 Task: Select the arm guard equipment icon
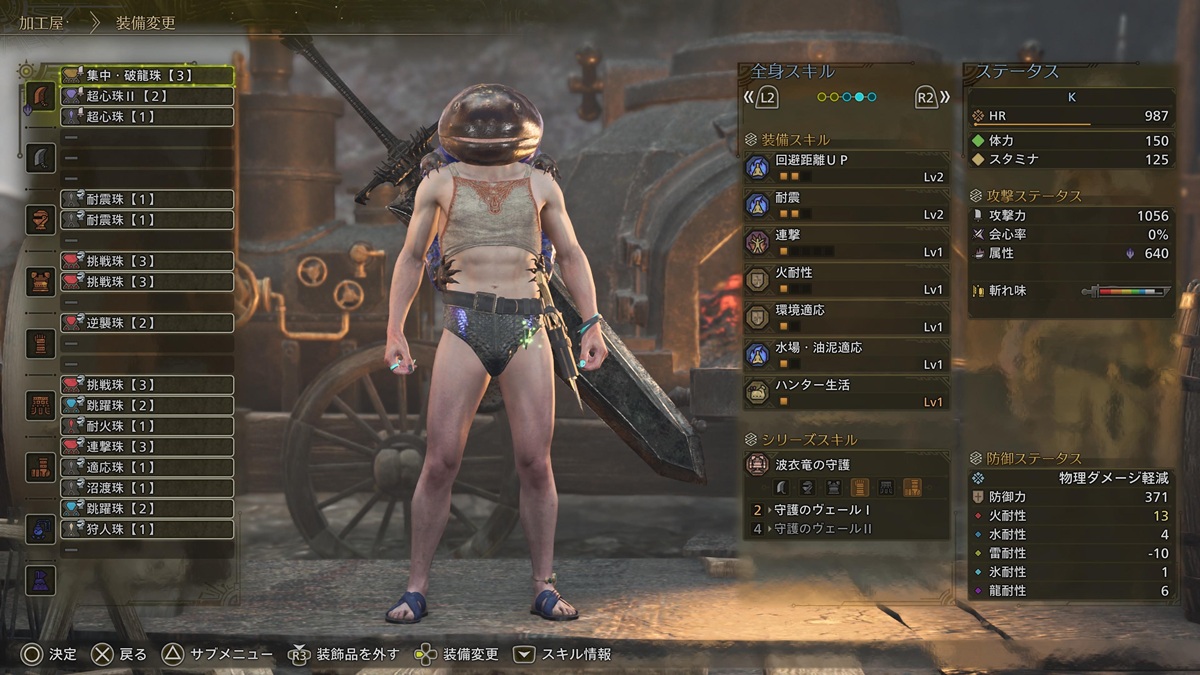point(41,343)
